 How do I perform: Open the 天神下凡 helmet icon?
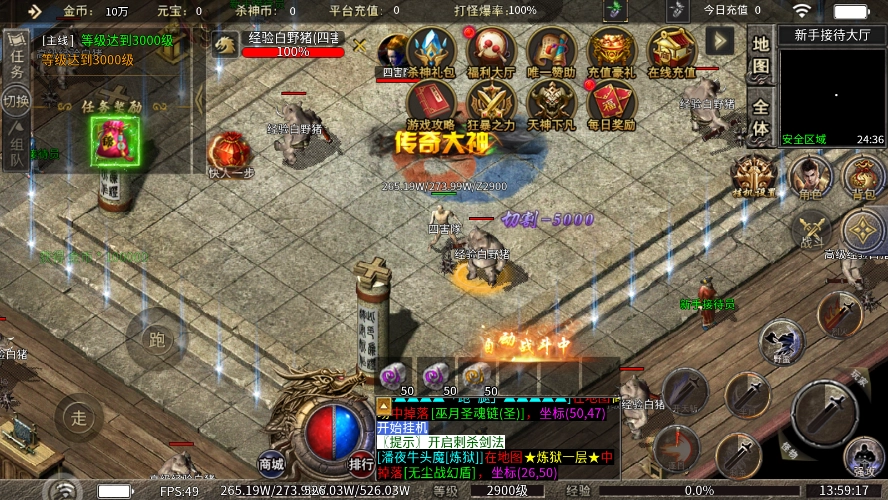(551, 104)
